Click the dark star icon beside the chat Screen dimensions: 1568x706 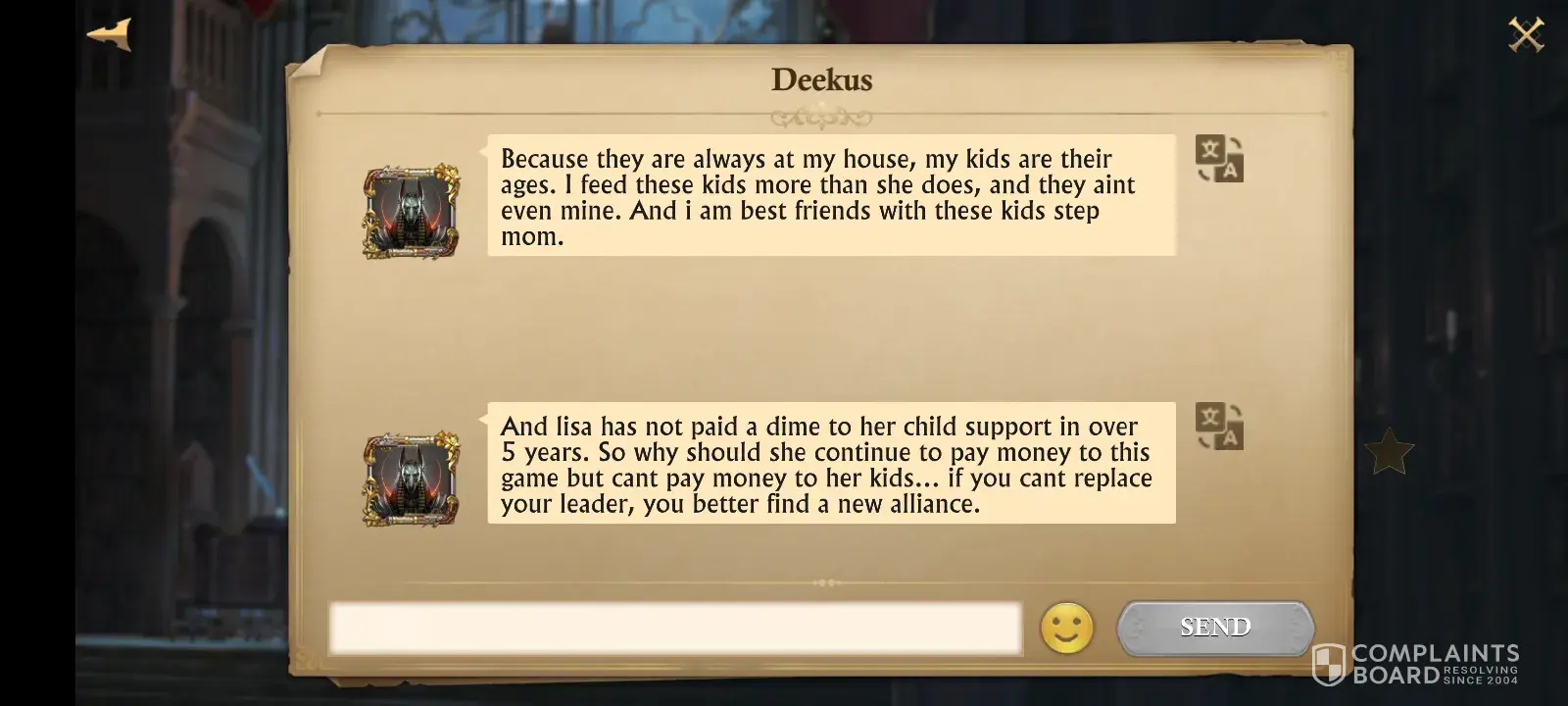point(1389,452)
